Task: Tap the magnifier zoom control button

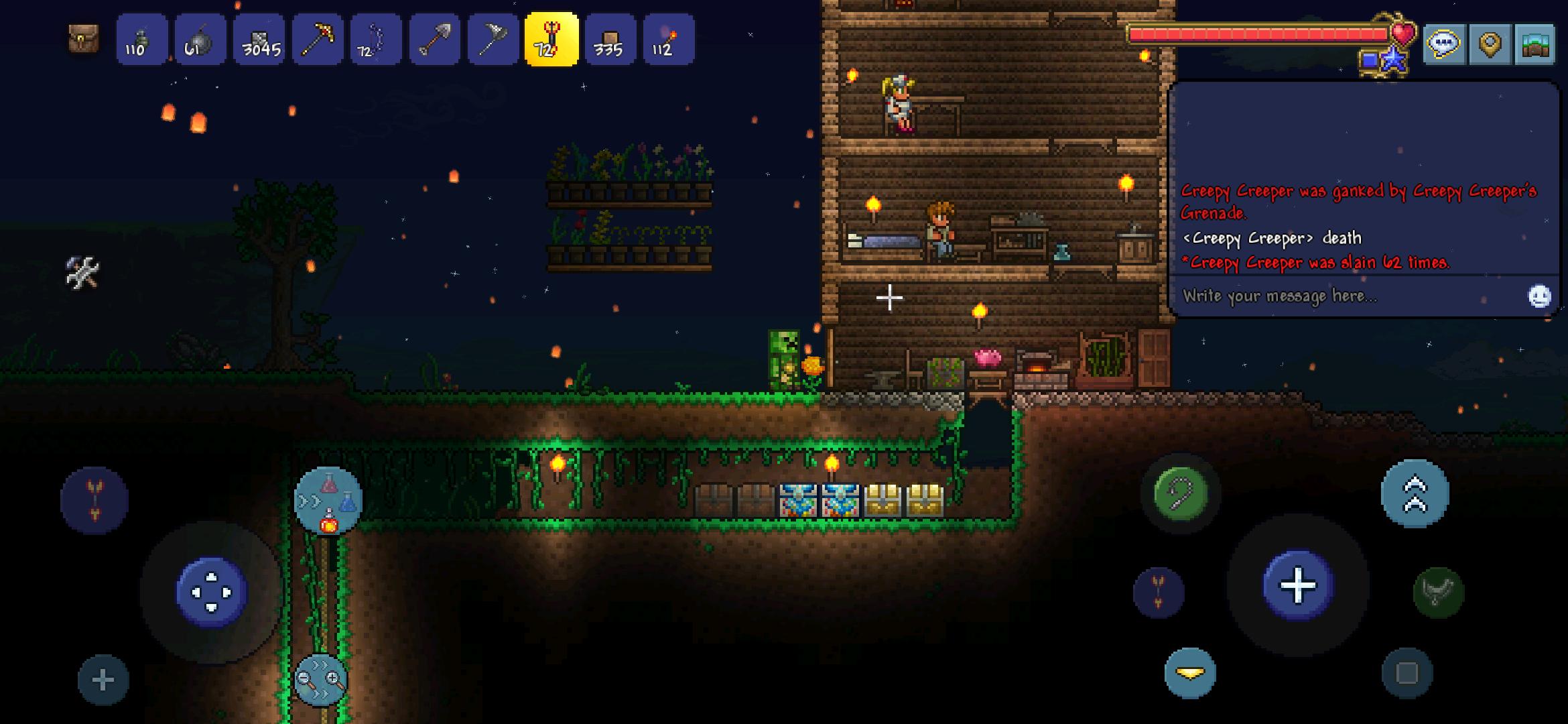Action: 321,680
